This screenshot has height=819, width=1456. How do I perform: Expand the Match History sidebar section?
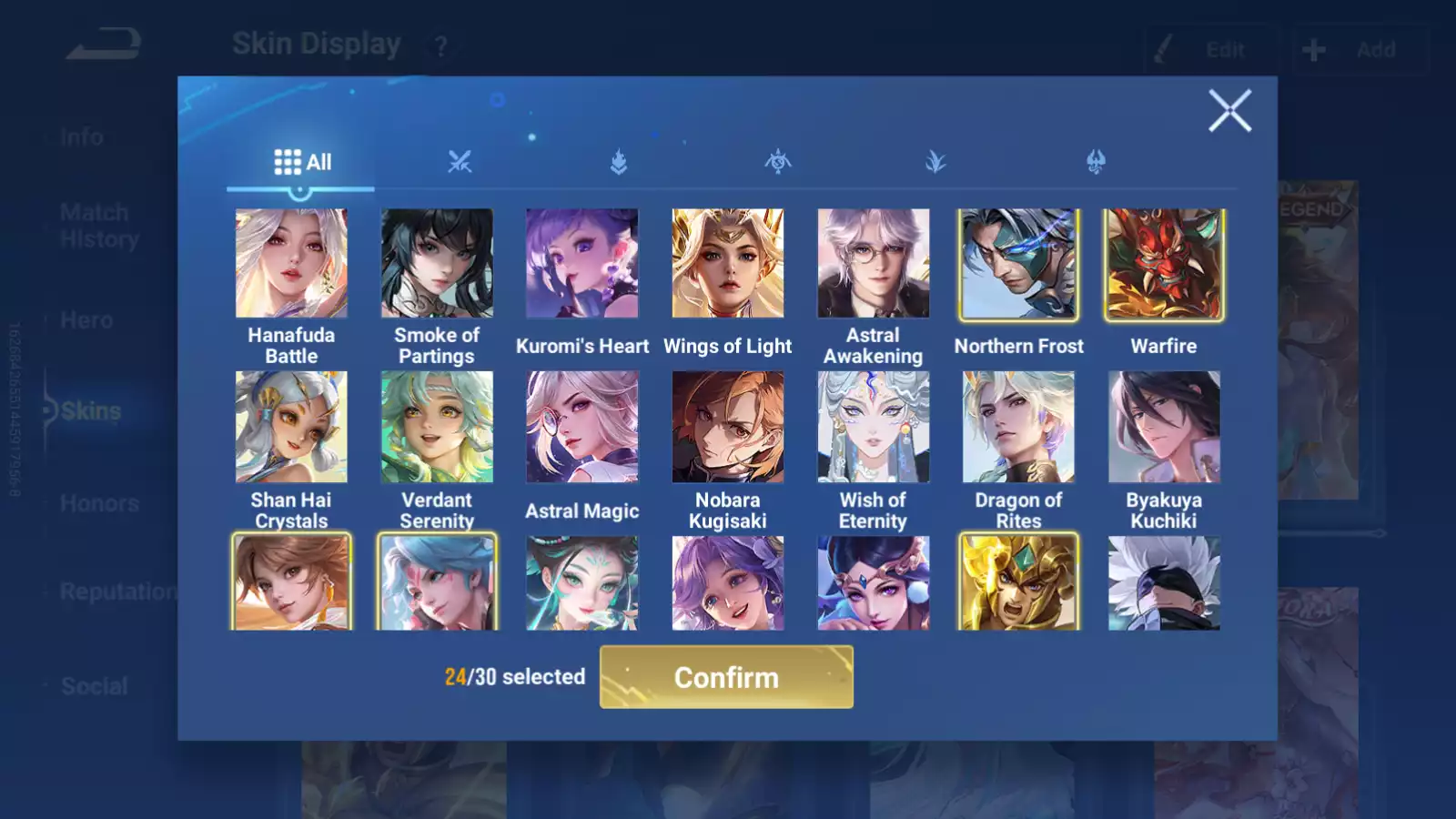click(94, 225)
